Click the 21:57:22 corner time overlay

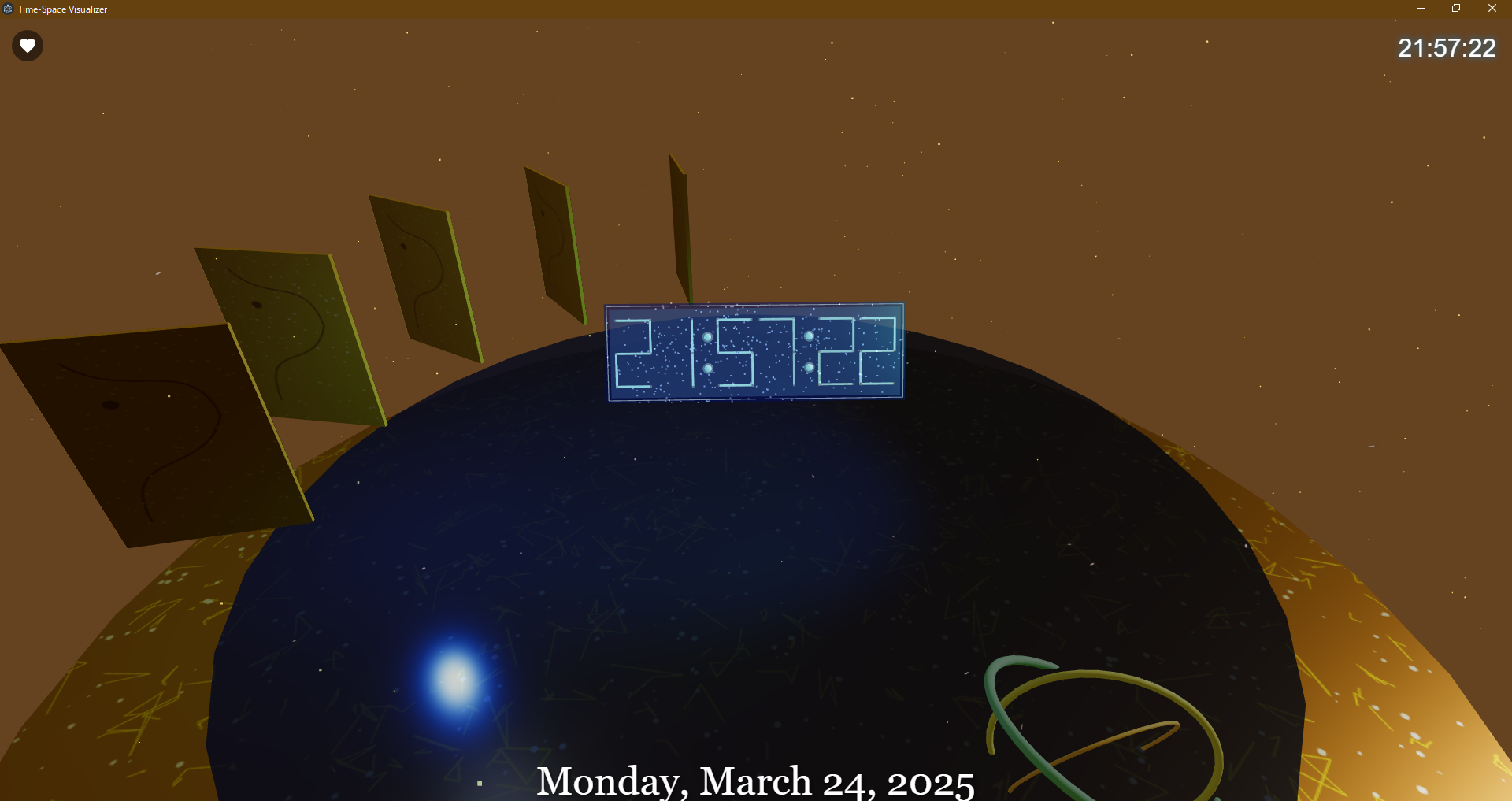click(1446, 48)
